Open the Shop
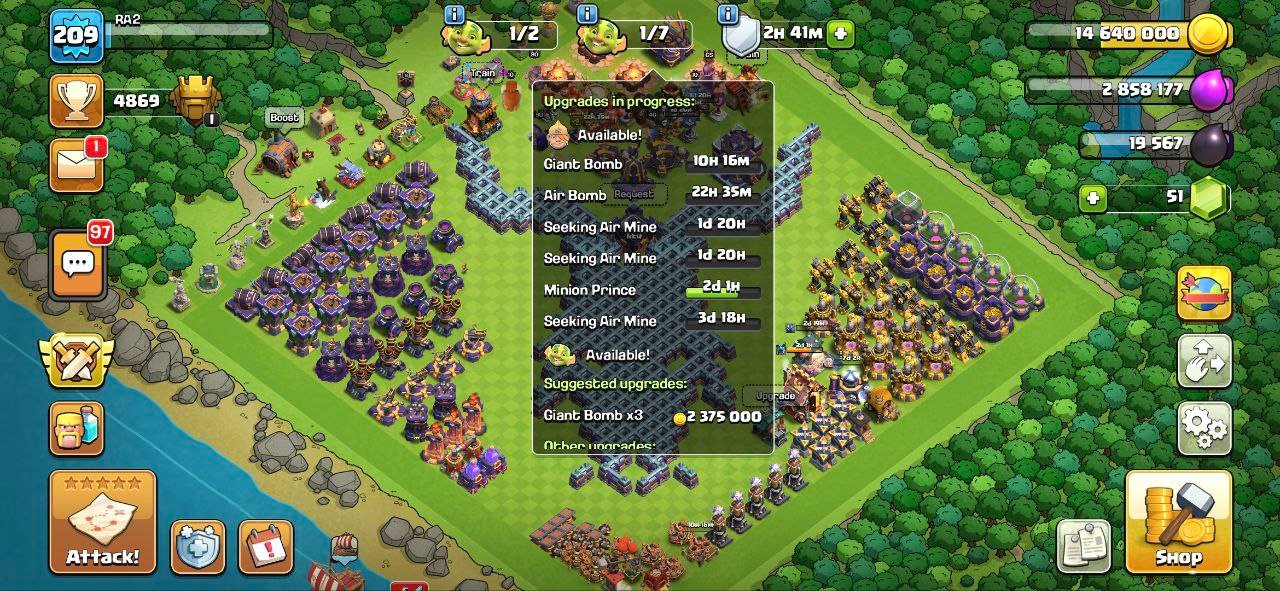Image resolution: width=1280 pixels, height=591 pixels. tap(1178, 522)
